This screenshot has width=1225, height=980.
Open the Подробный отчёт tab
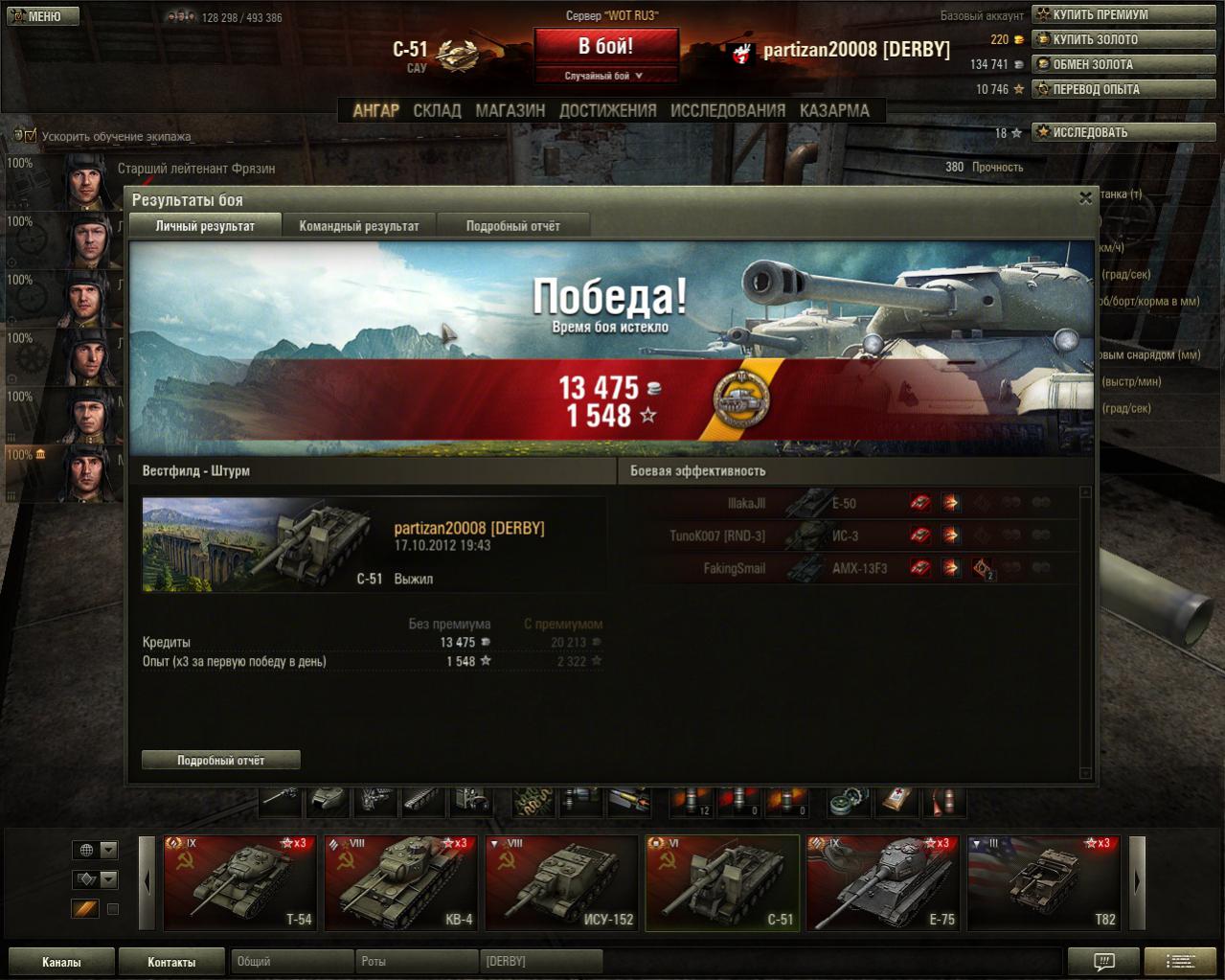tap(512, 226)
